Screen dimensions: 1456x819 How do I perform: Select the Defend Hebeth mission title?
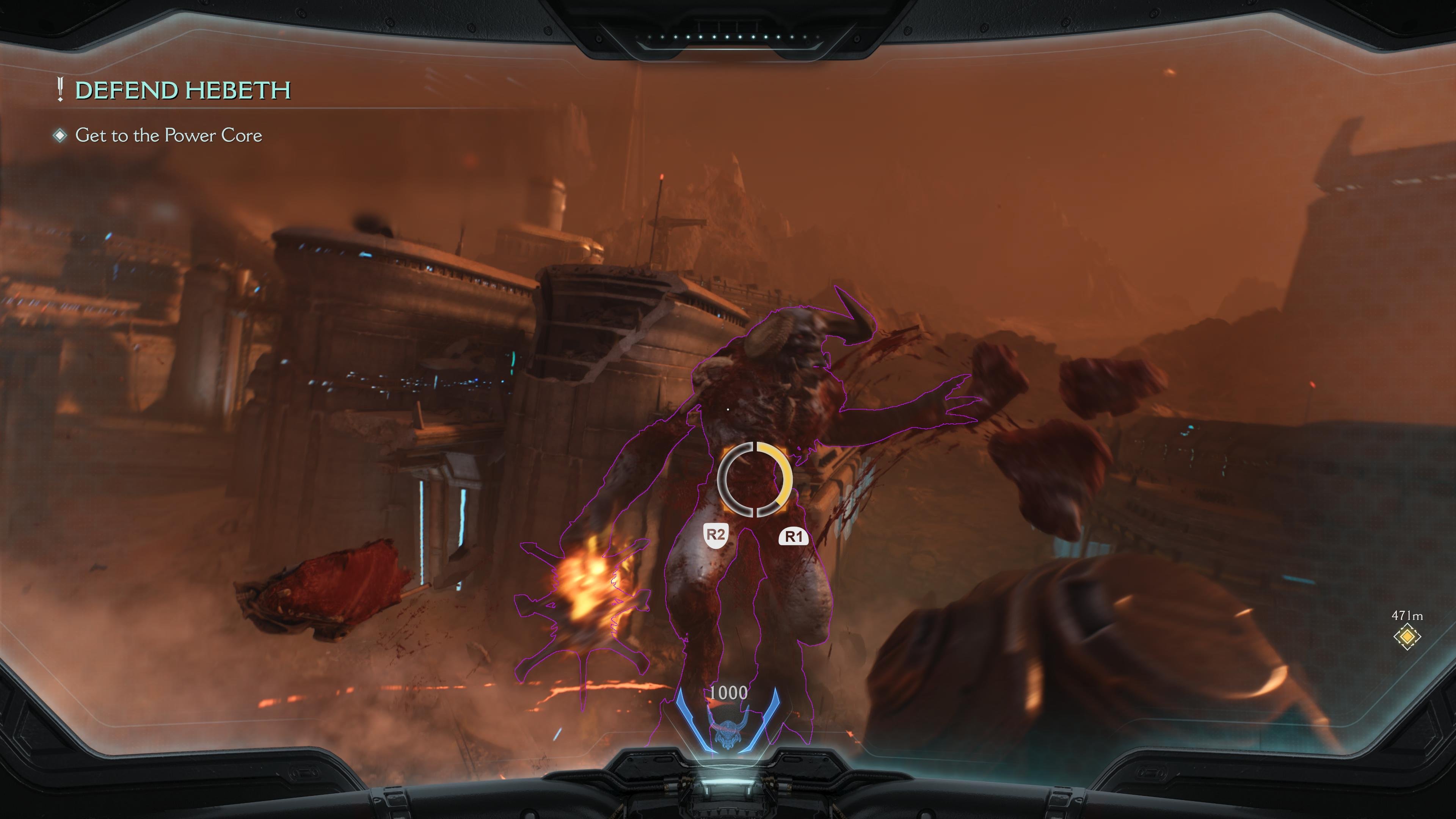[x=182, y=91]
